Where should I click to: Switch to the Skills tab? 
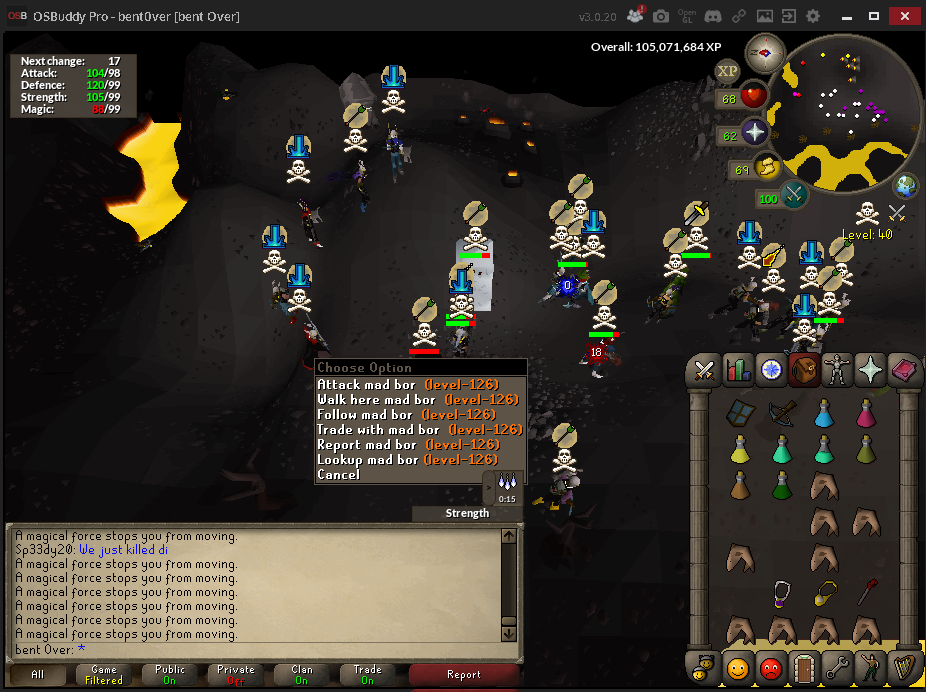[737, 370]
